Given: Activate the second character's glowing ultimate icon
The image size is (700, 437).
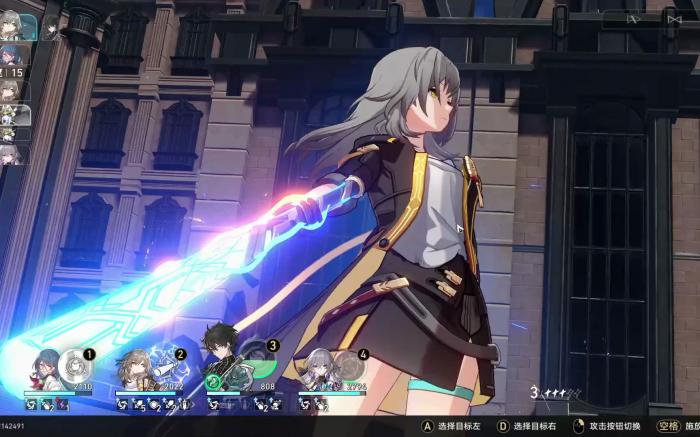Looking at the screenshot, I should click(x=163, y=366).
